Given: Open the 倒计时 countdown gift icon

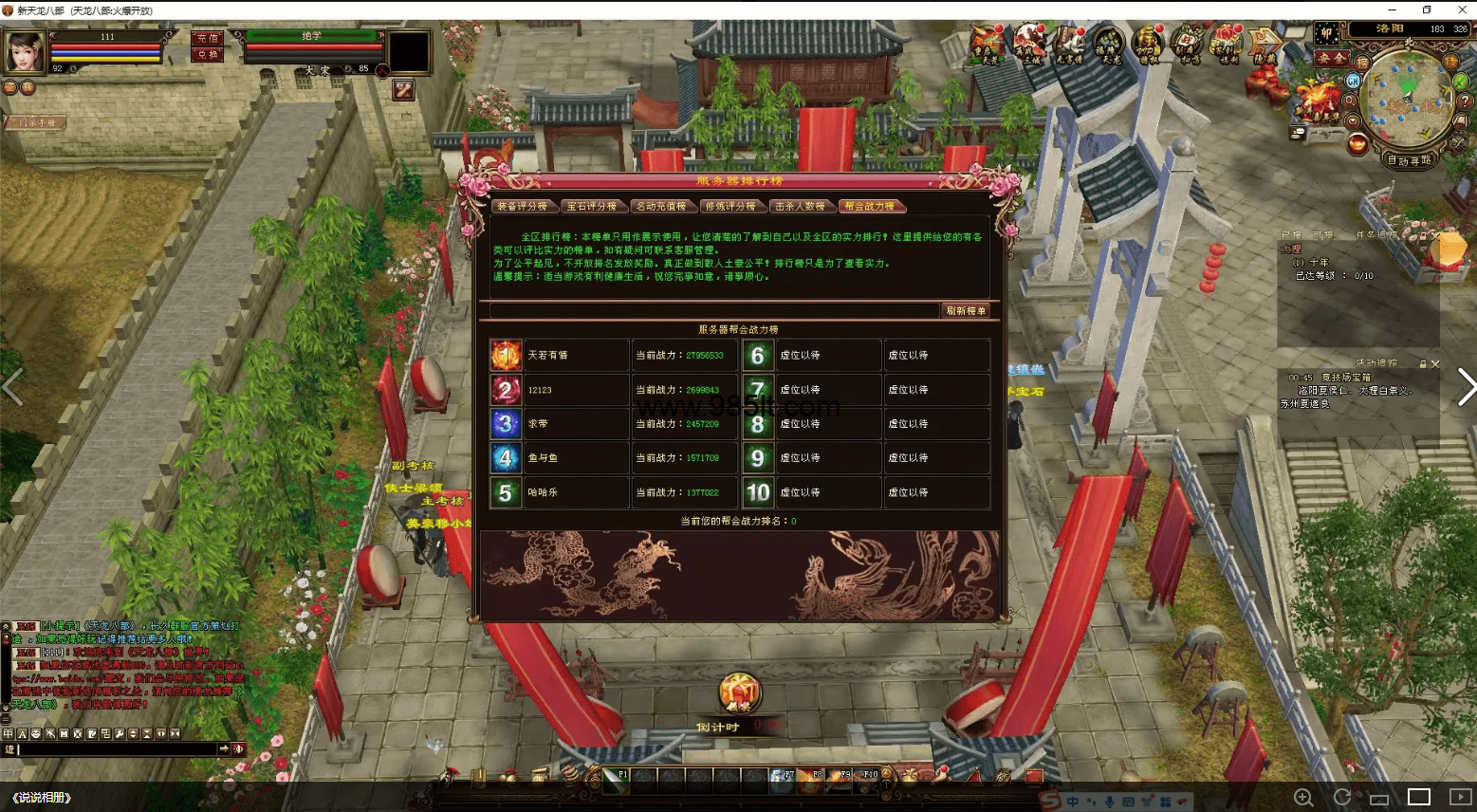Looking at the screenshot, I should (739, 694).
